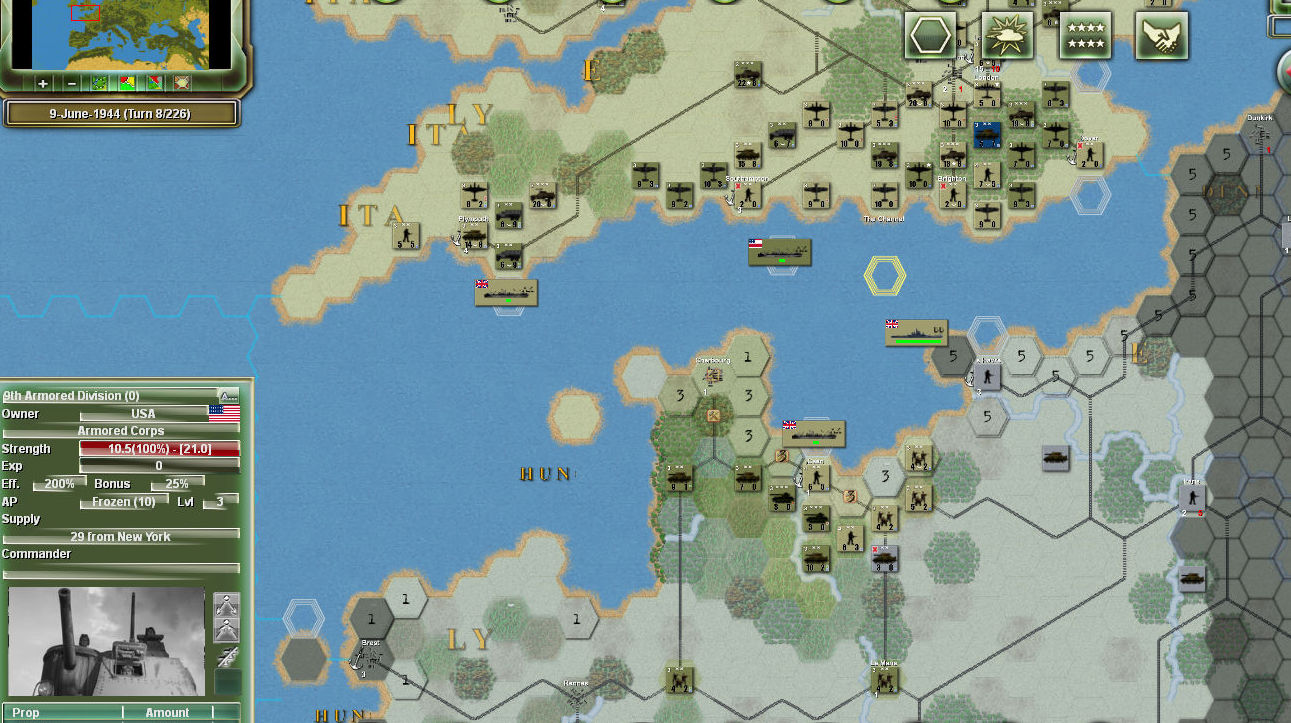Toggle the hexagon grid overlay icon

coord(931,33)
